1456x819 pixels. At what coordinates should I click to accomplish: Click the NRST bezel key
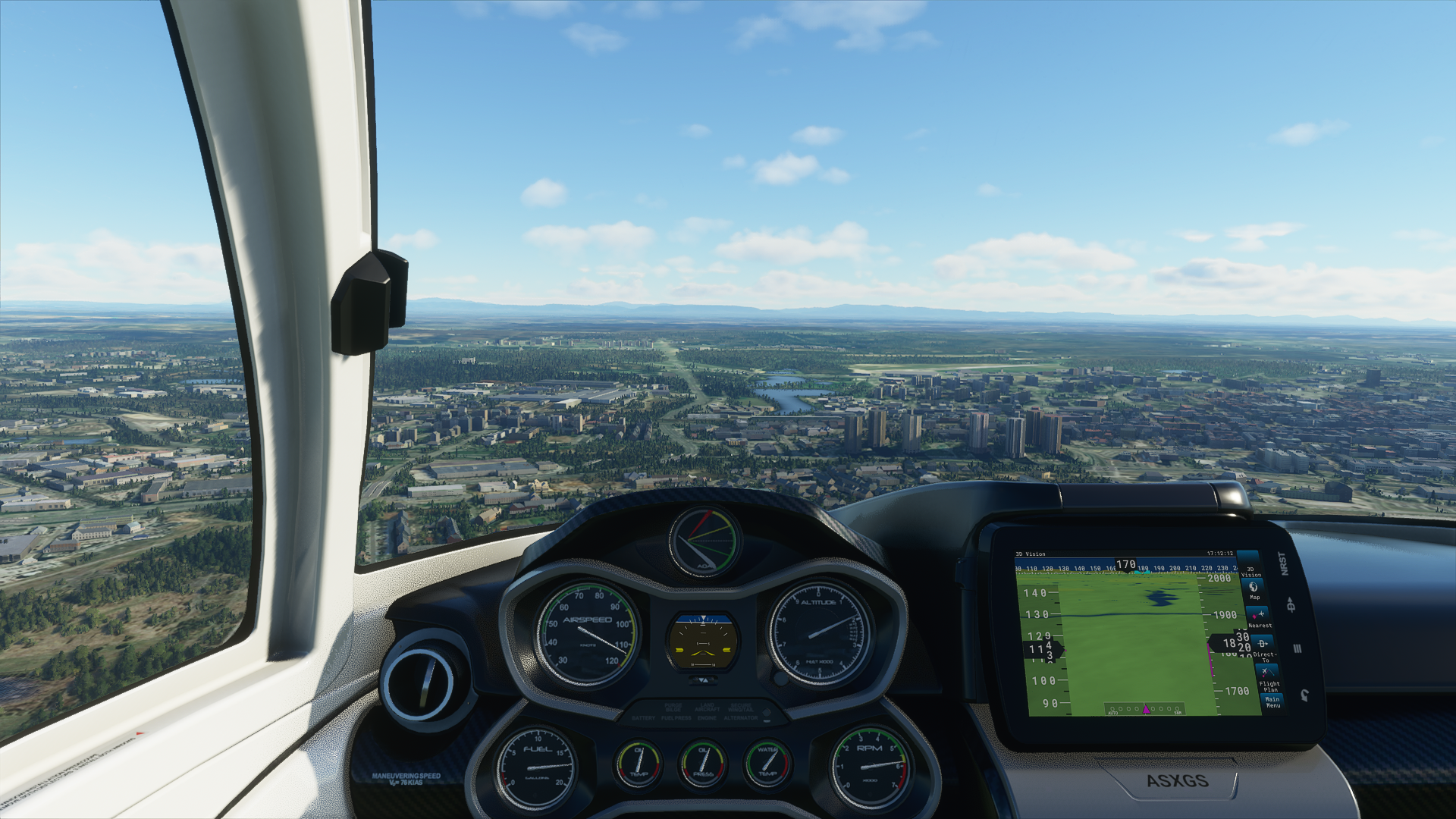[x=1283, y=563]
